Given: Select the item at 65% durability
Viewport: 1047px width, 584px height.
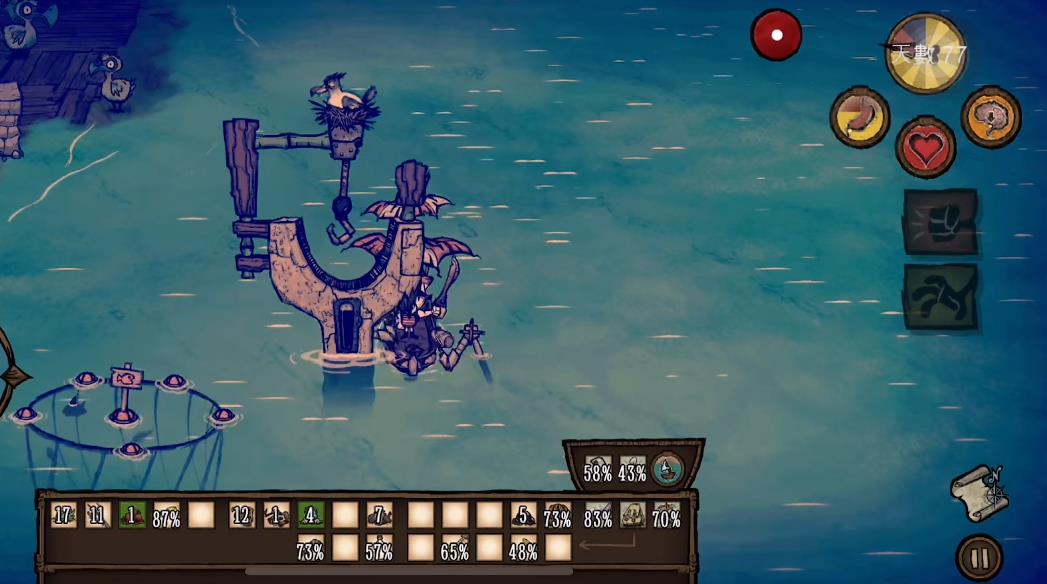Looking at the screenshot, I should (x=455, y=548).
